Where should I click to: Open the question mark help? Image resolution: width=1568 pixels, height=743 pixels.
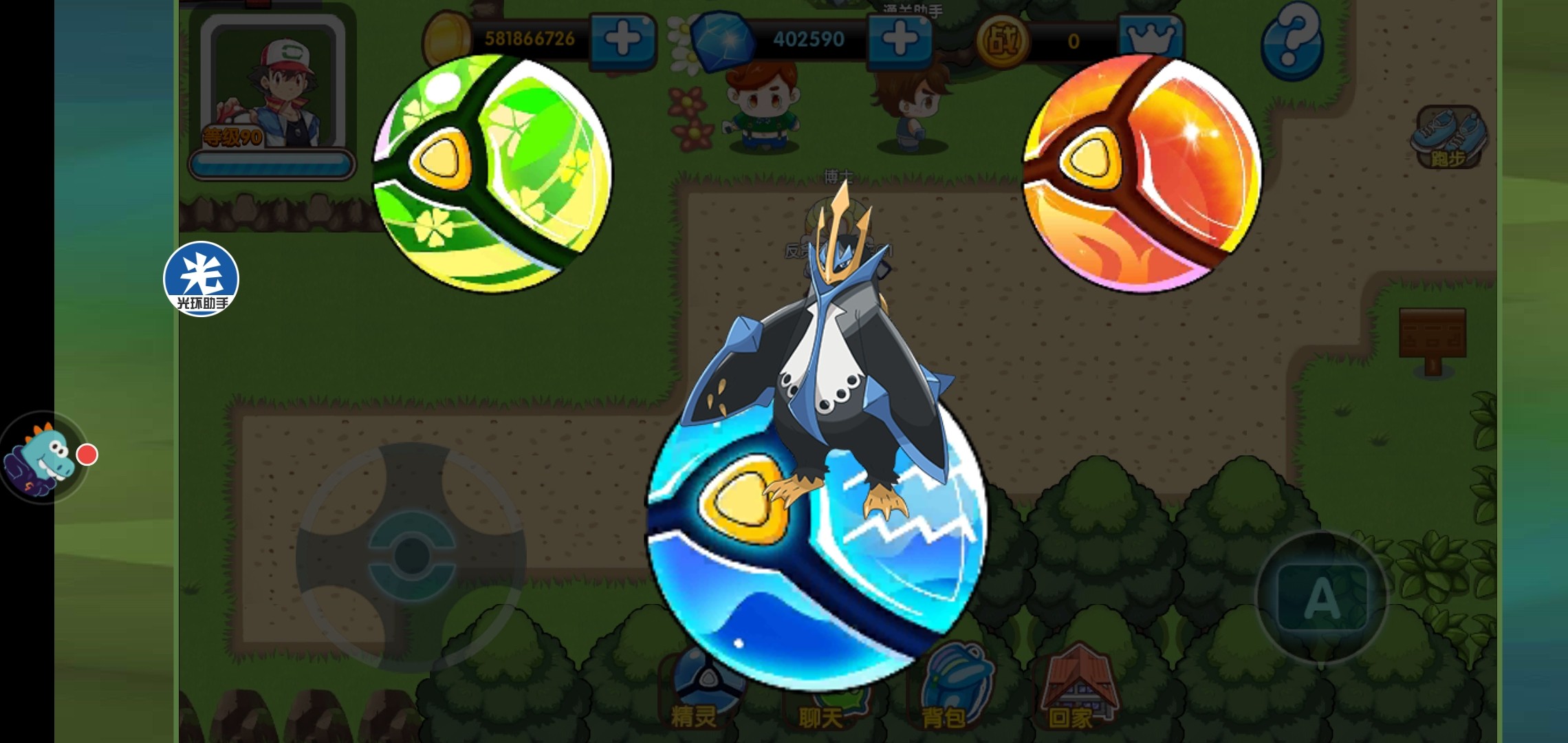1293,41
